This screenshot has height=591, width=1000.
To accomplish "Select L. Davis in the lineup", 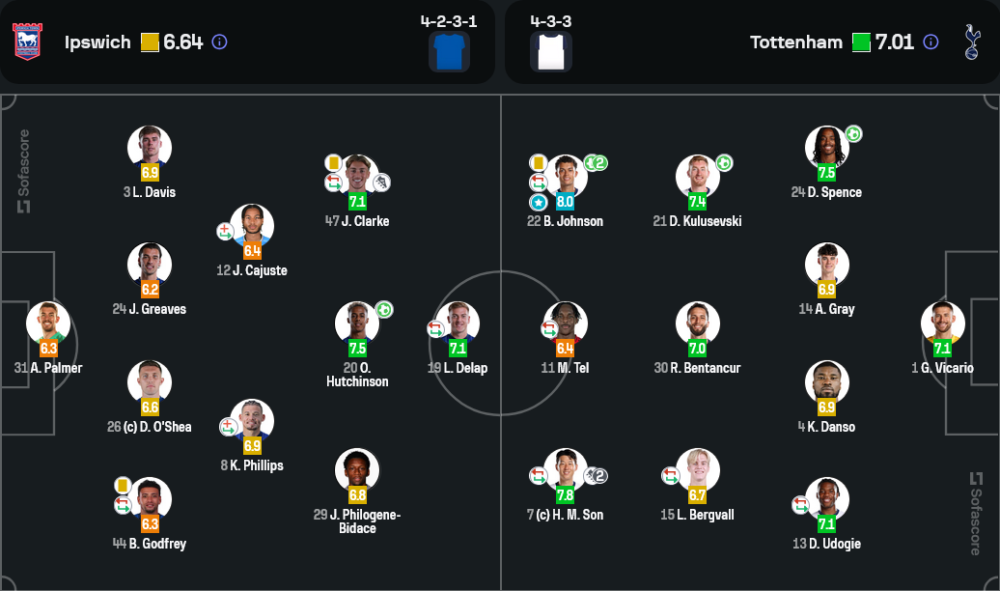I will pos(149,147).
